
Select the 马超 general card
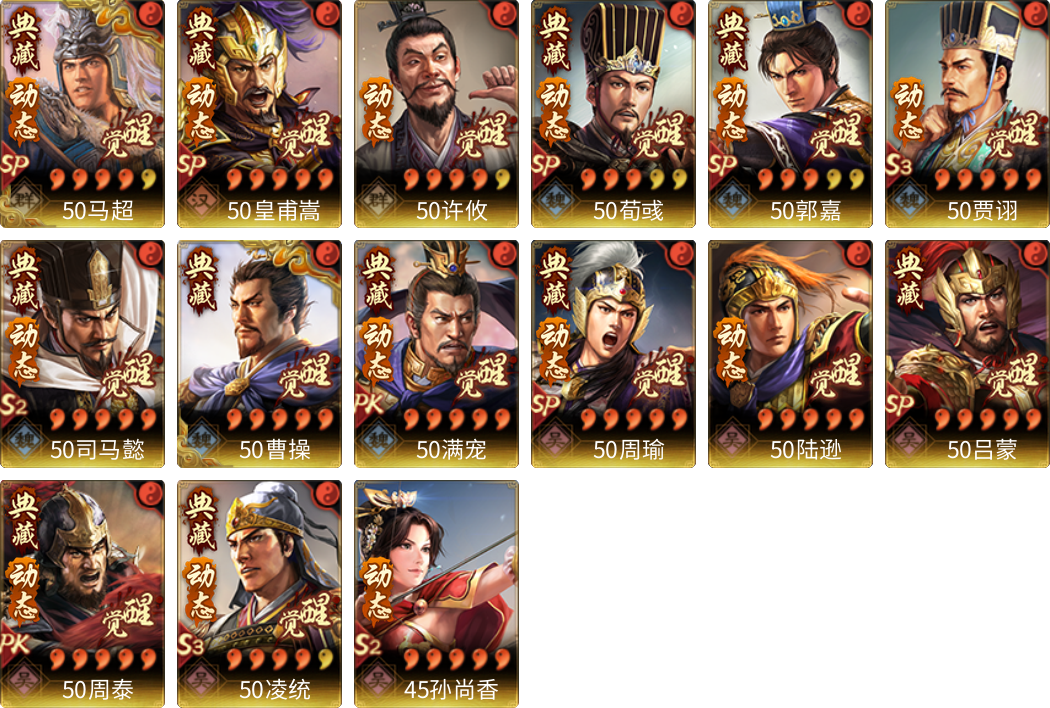(x=82, y=114)
